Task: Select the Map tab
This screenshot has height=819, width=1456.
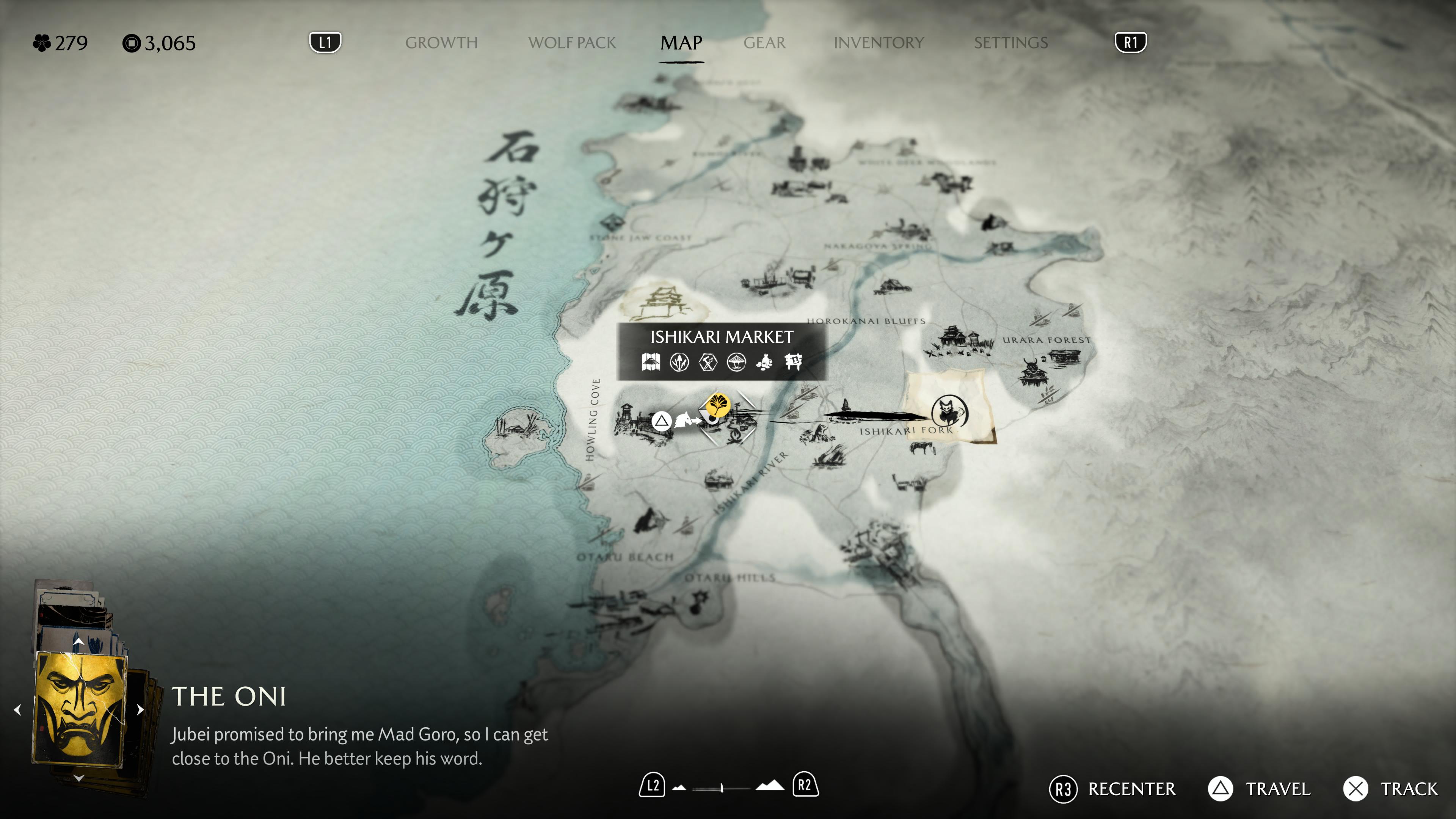Action: coord(681,42)
